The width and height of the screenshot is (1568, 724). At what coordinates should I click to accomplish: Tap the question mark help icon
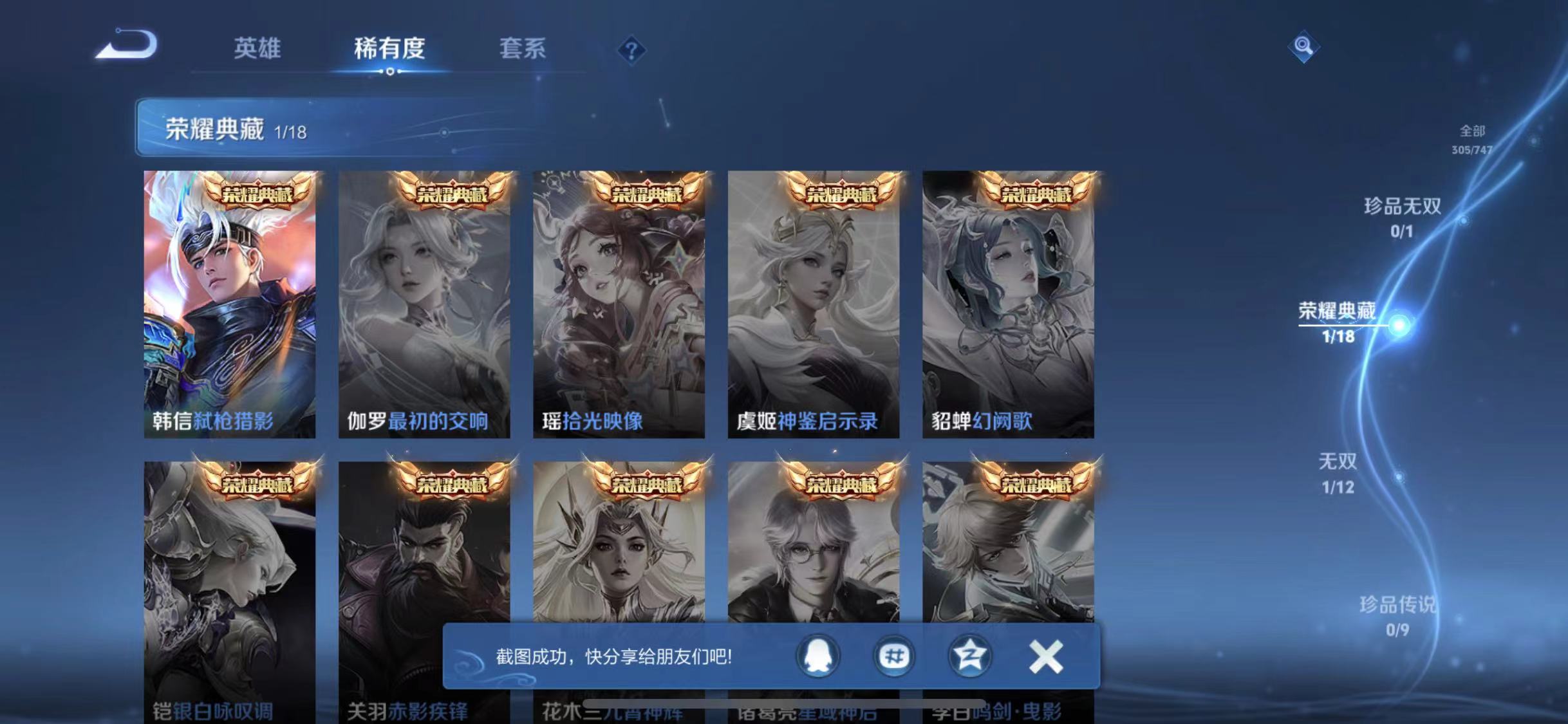633,50
